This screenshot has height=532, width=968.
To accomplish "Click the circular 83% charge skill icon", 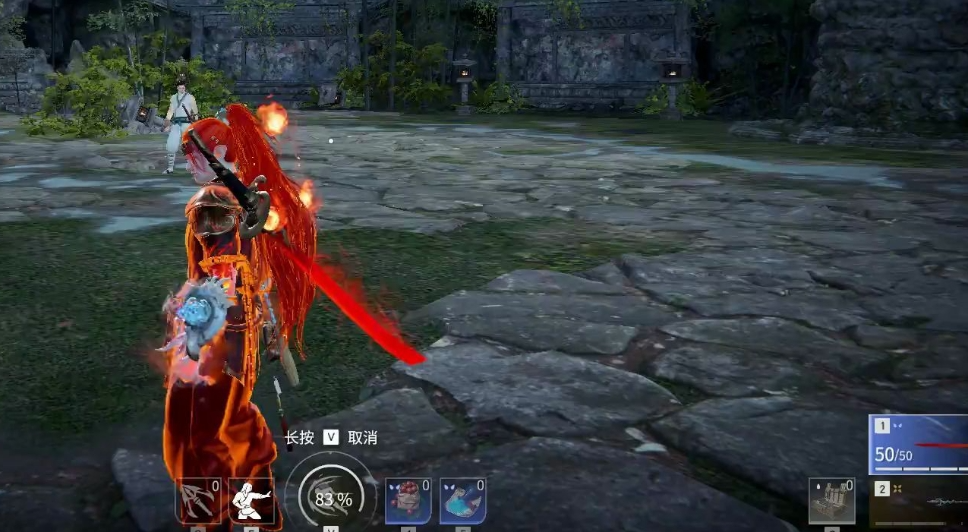I will [331, 497].
